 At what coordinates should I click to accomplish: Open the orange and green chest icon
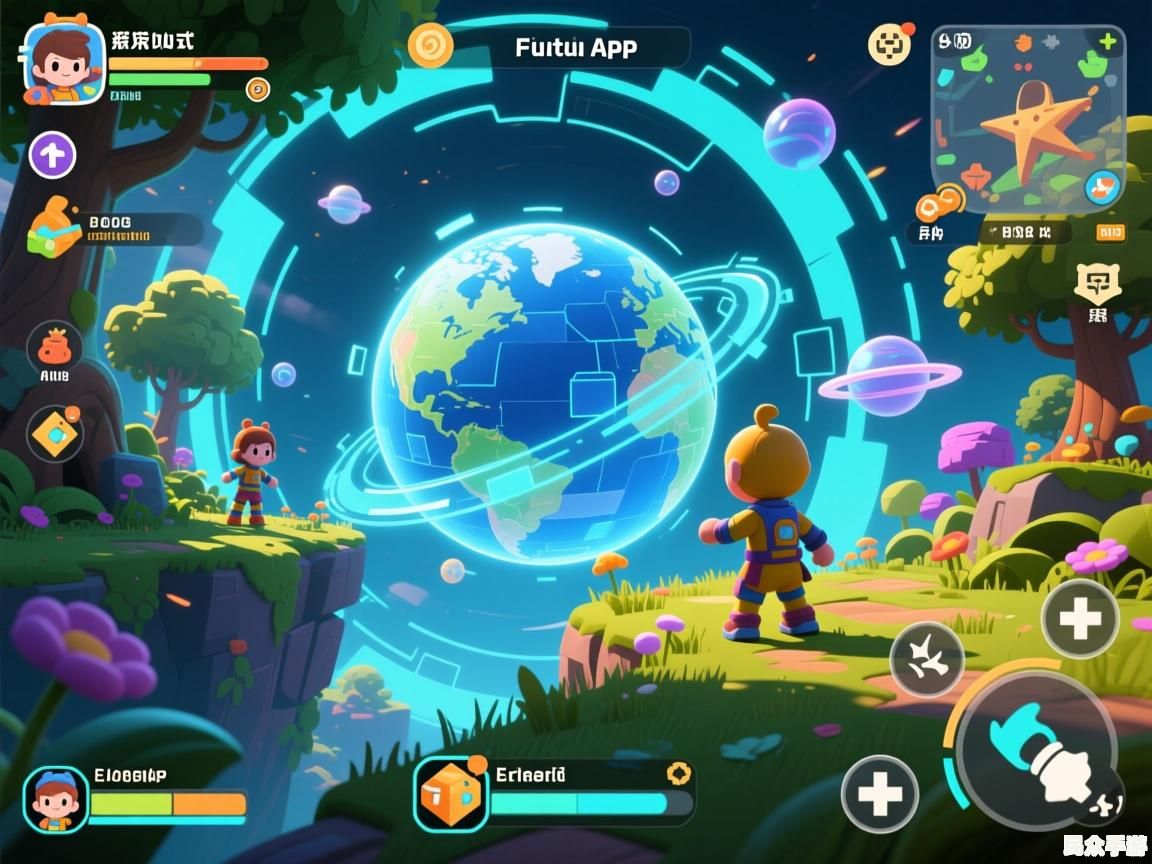55,228
